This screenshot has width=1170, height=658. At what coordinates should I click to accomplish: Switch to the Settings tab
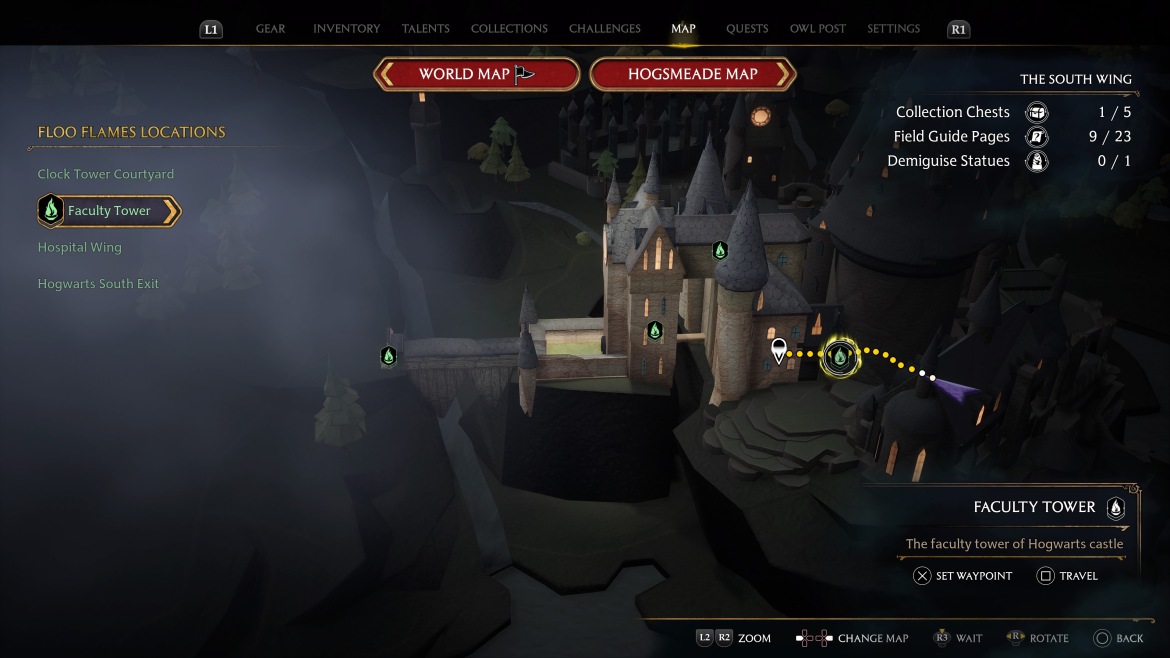[x=893, y=29]
